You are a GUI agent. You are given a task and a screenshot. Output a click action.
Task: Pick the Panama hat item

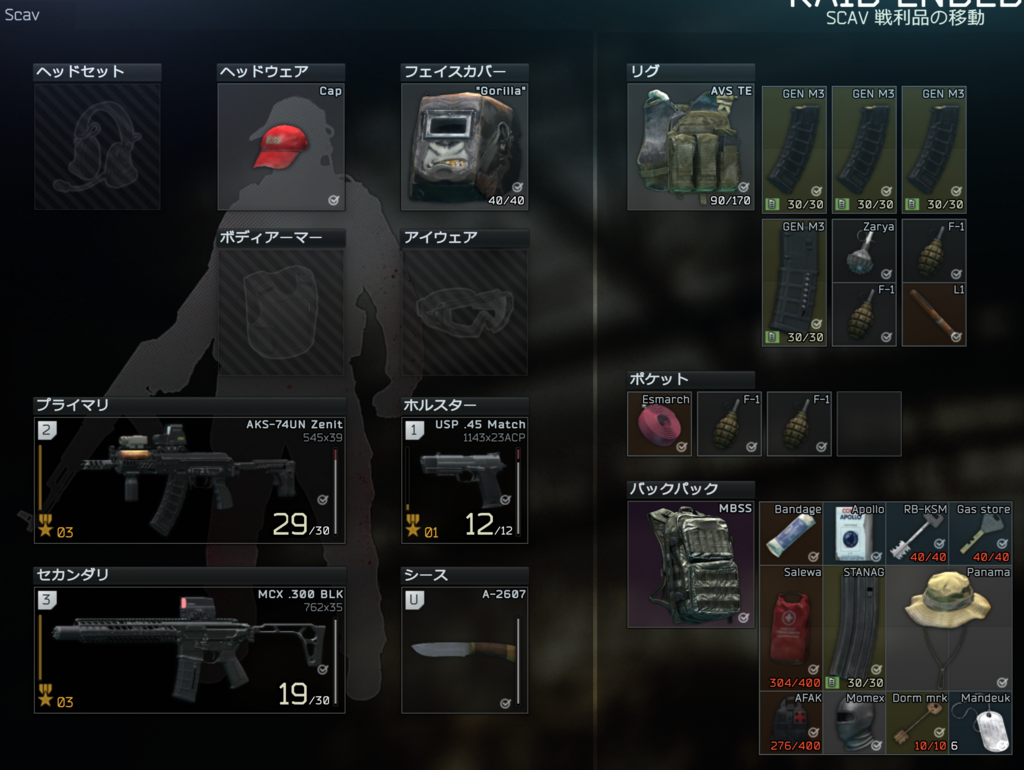(x=949, y=628)
